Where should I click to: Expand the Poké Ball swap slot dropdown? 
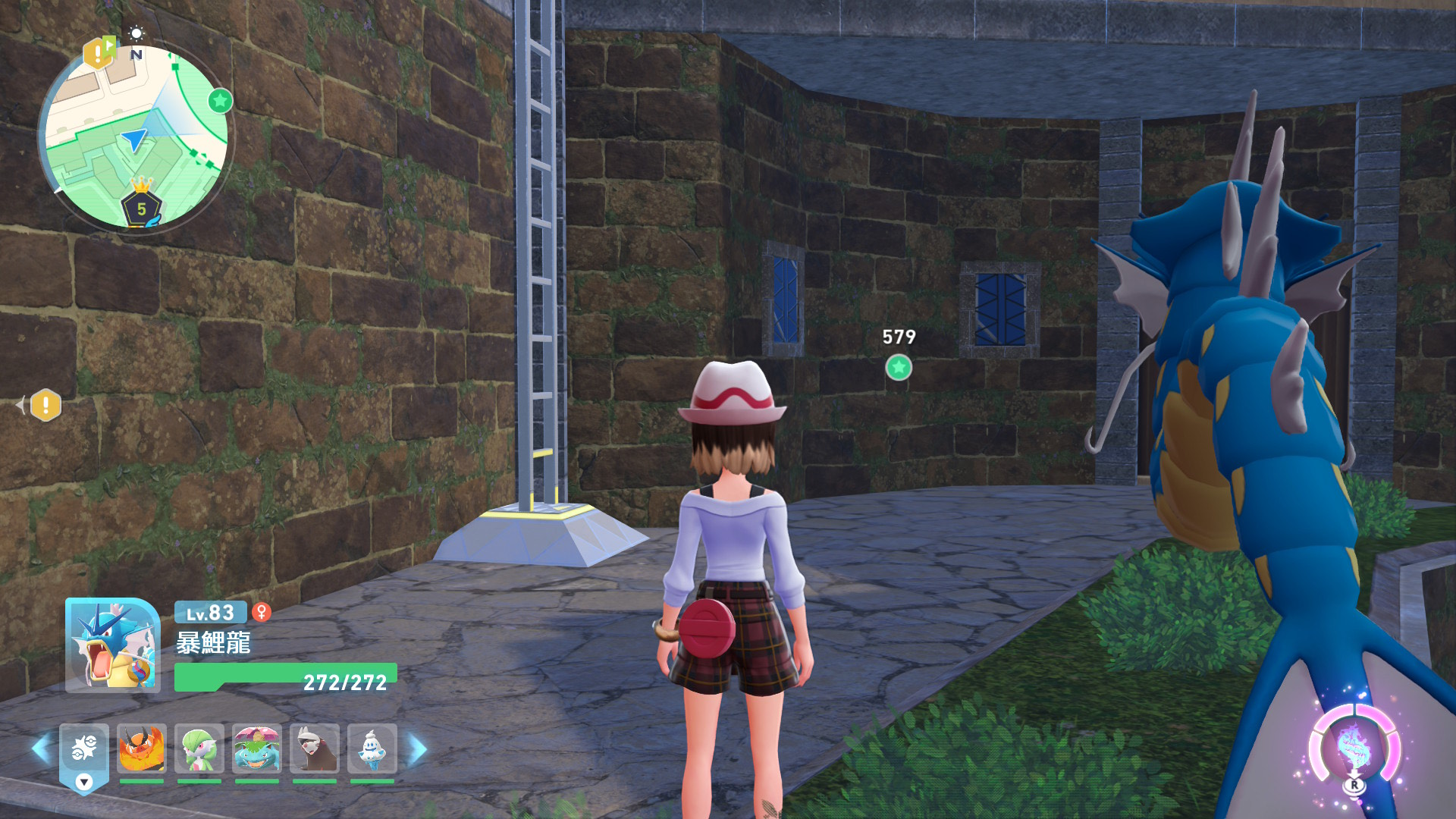[x=84, y=782]
